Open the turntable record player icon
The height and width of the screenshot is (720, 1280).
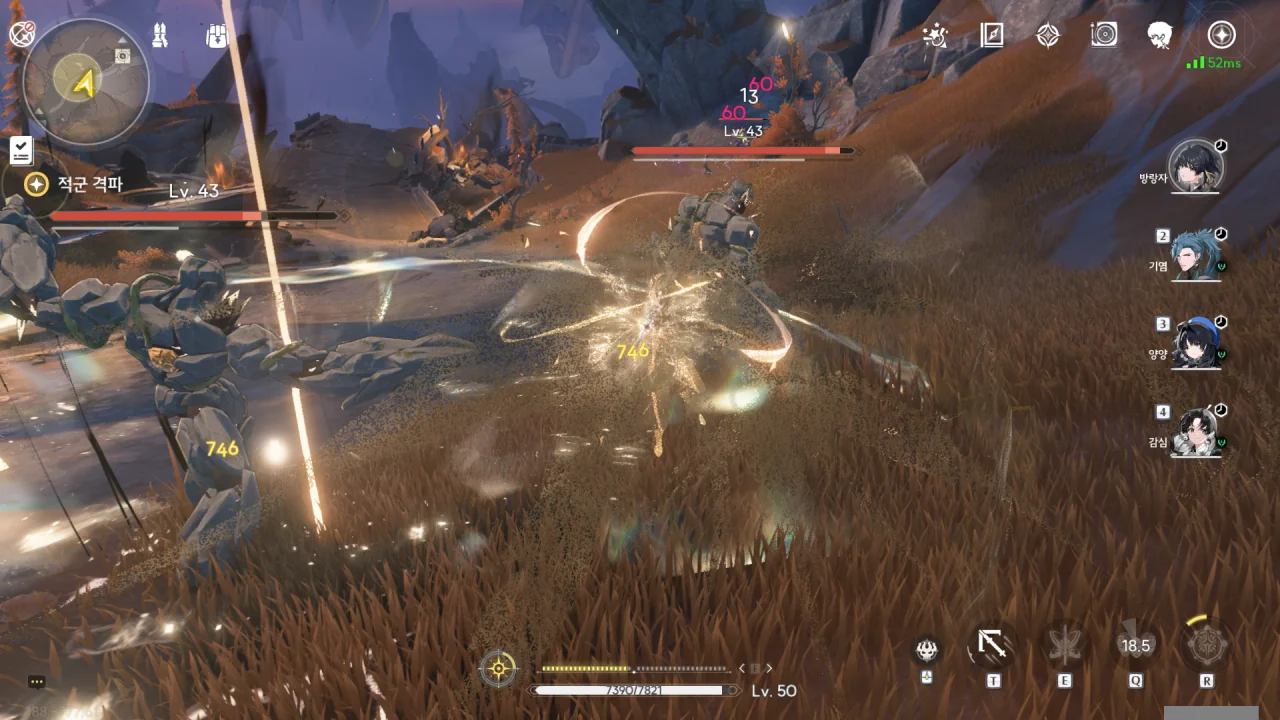(1104, 36)
